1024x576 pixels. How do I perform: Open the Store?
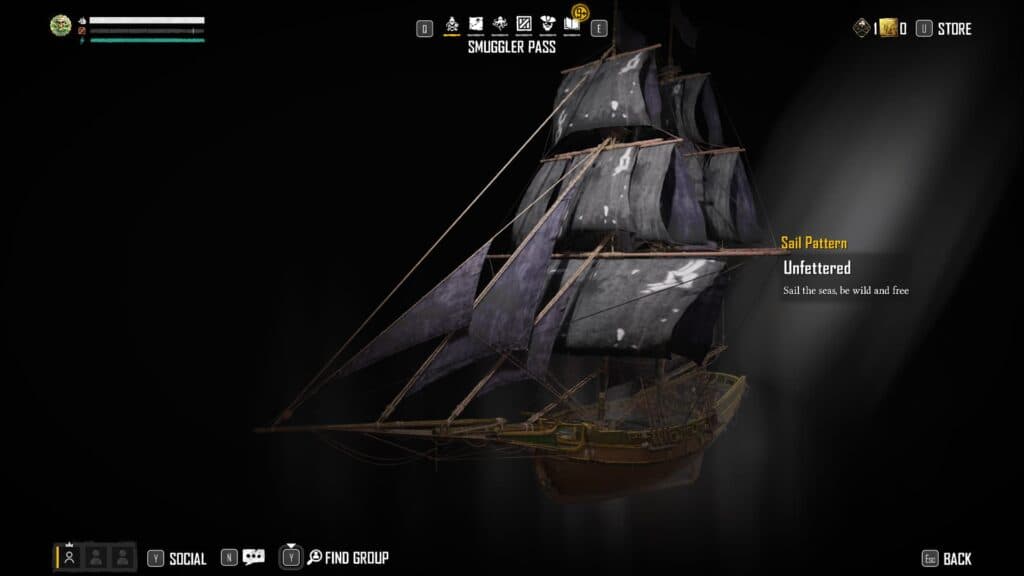click(954, 29)
